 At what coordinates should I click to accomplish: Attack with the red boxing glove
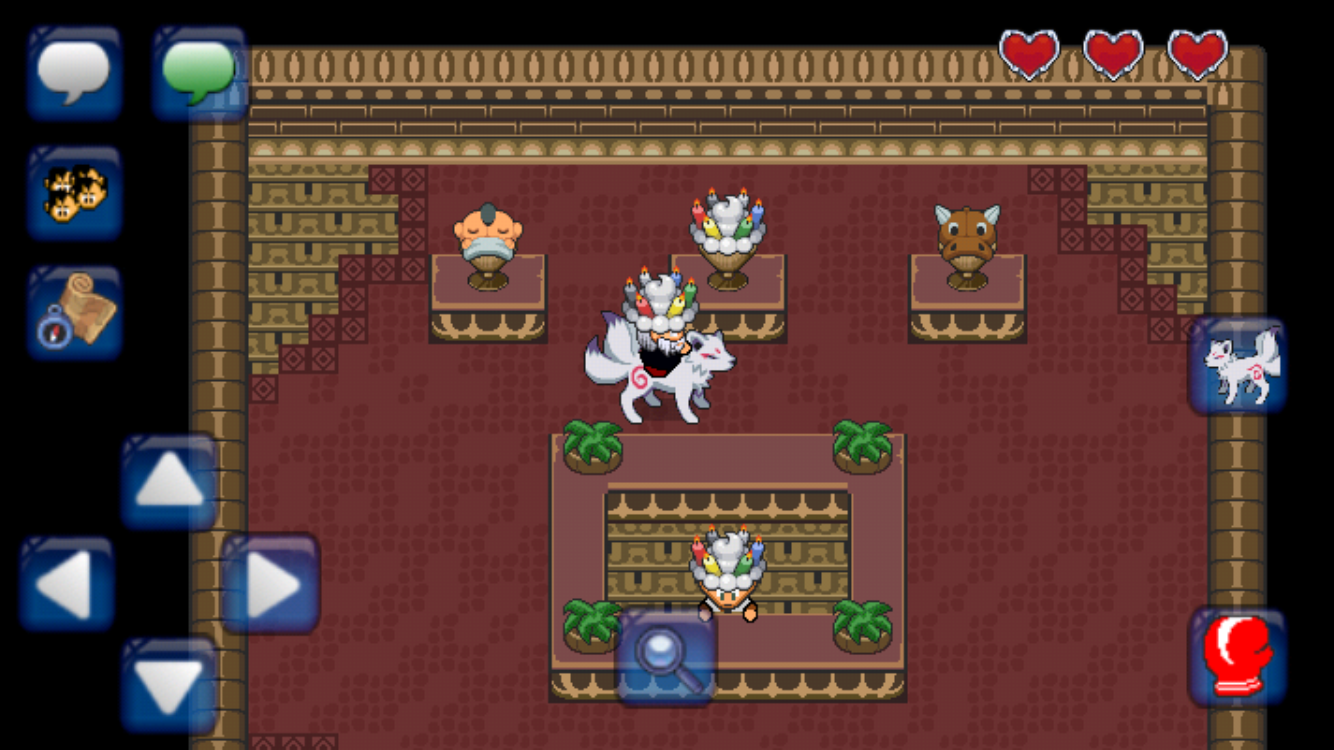pos(1238,655)
